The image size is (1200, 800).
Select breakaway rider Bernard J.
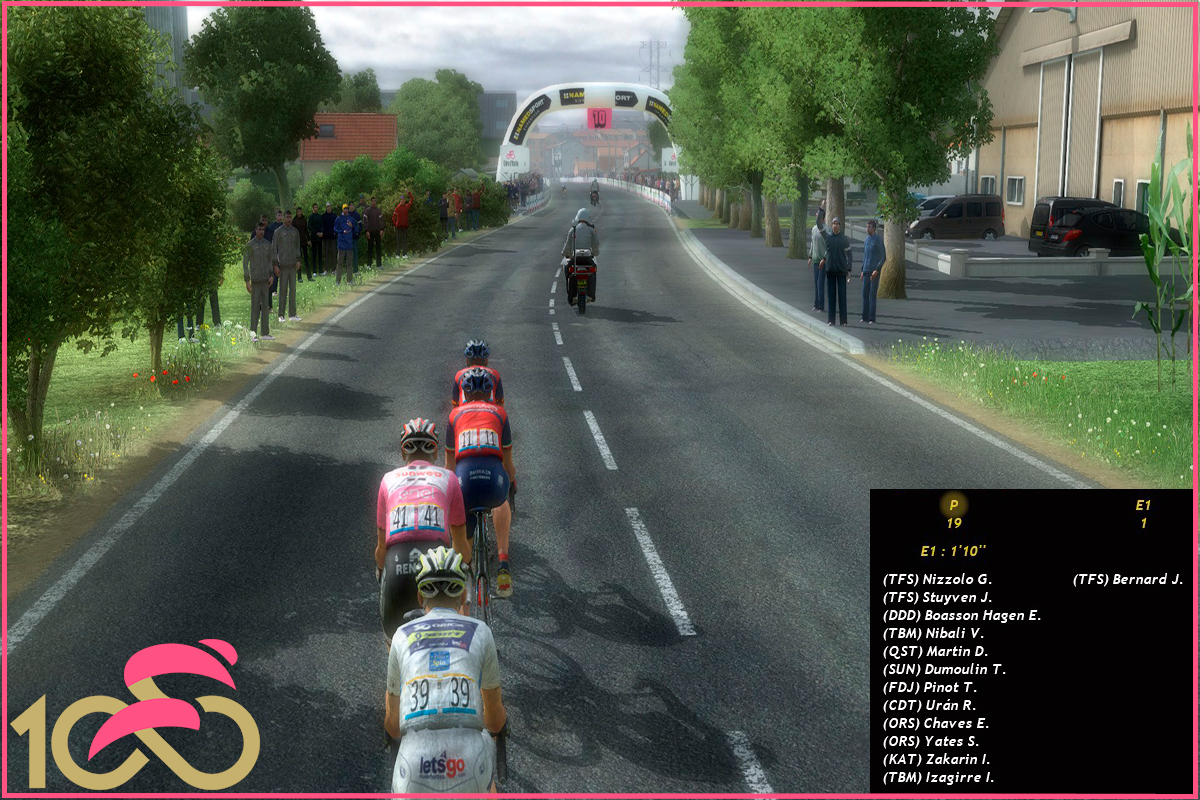1128,579
